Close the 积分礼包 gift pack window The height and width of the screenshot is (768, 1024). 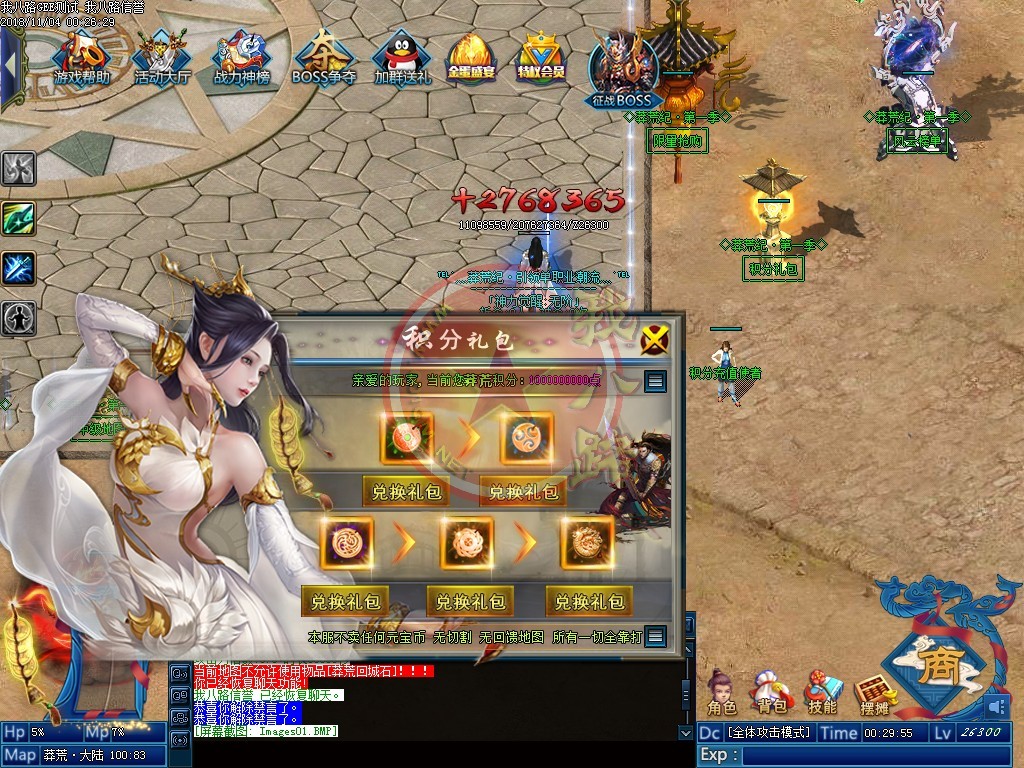tap(655, 340)
